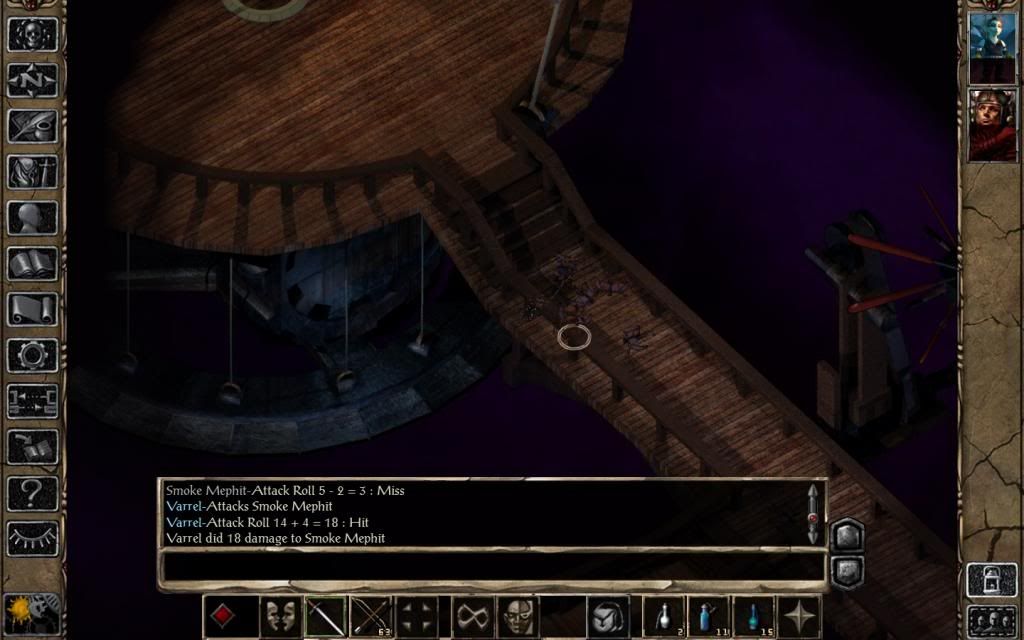Open the area map with the compass button
The height and width of the screenshot is (640, 1024).
point(32,79)
